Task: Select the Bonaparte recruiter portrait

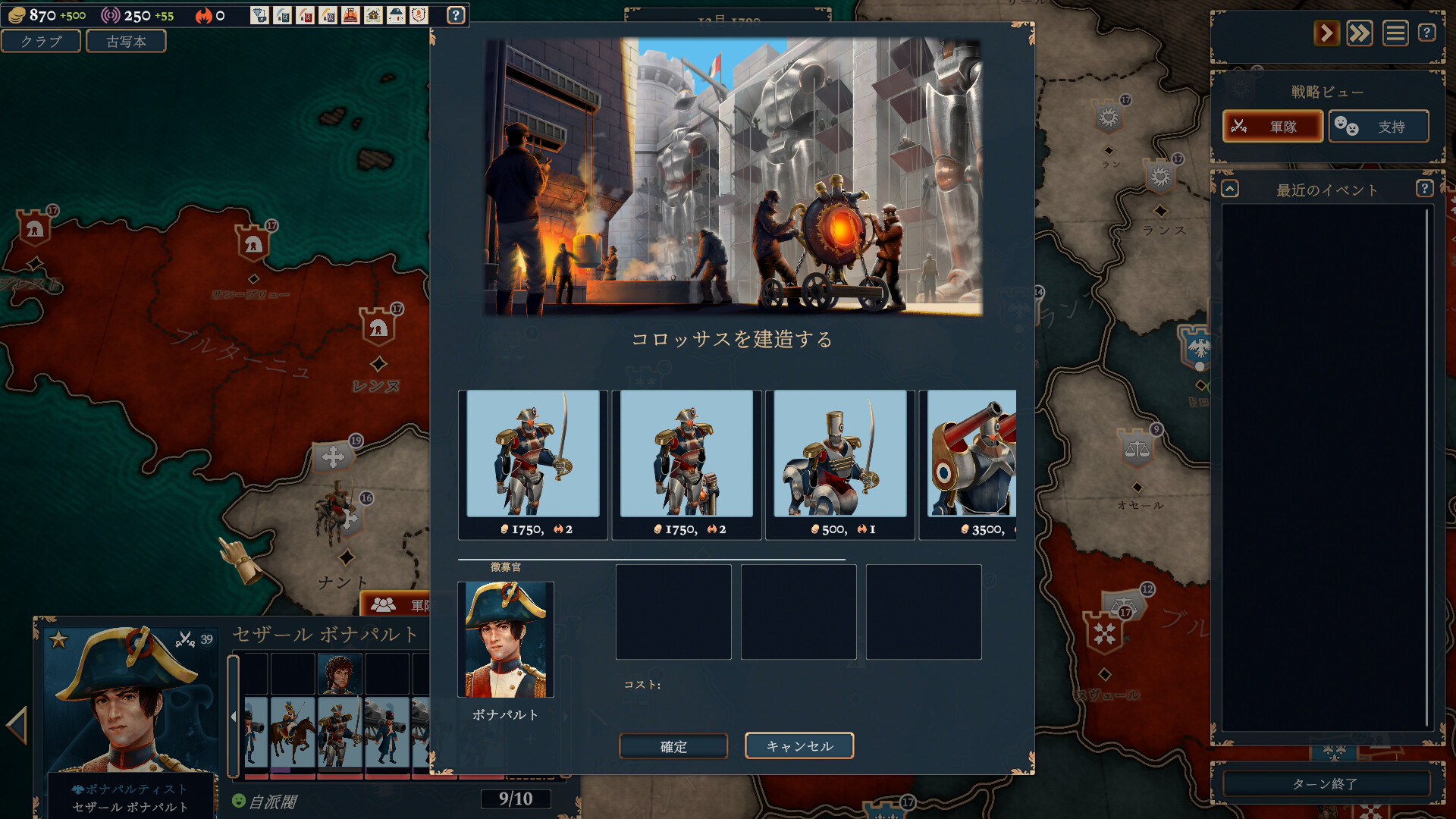Action: (x=506, y=639)
